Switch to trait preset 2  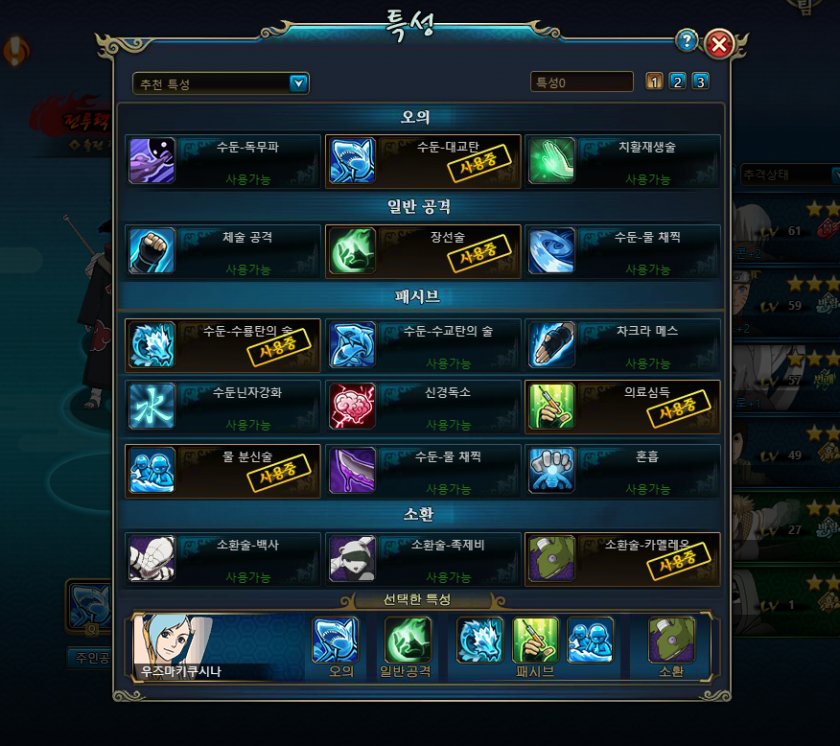click(677, 82)
